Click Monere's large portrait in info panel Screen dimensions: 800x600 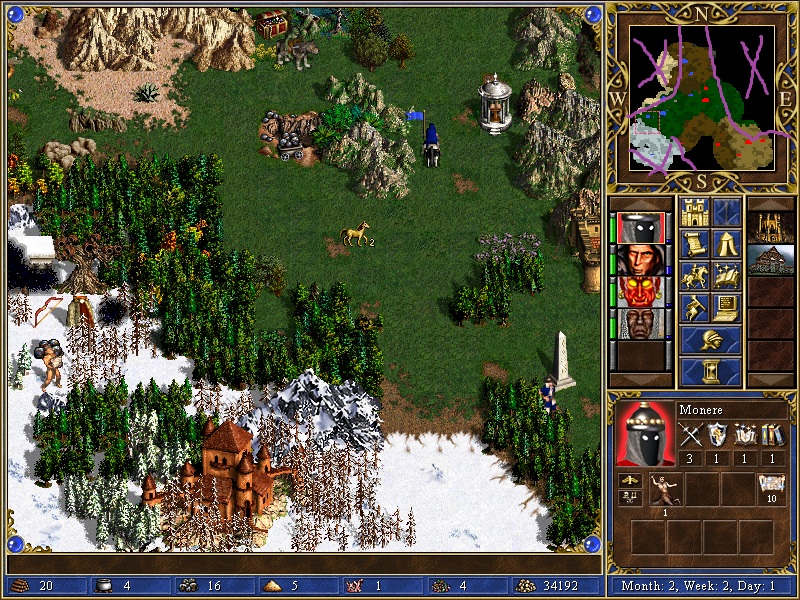(644, 433)
